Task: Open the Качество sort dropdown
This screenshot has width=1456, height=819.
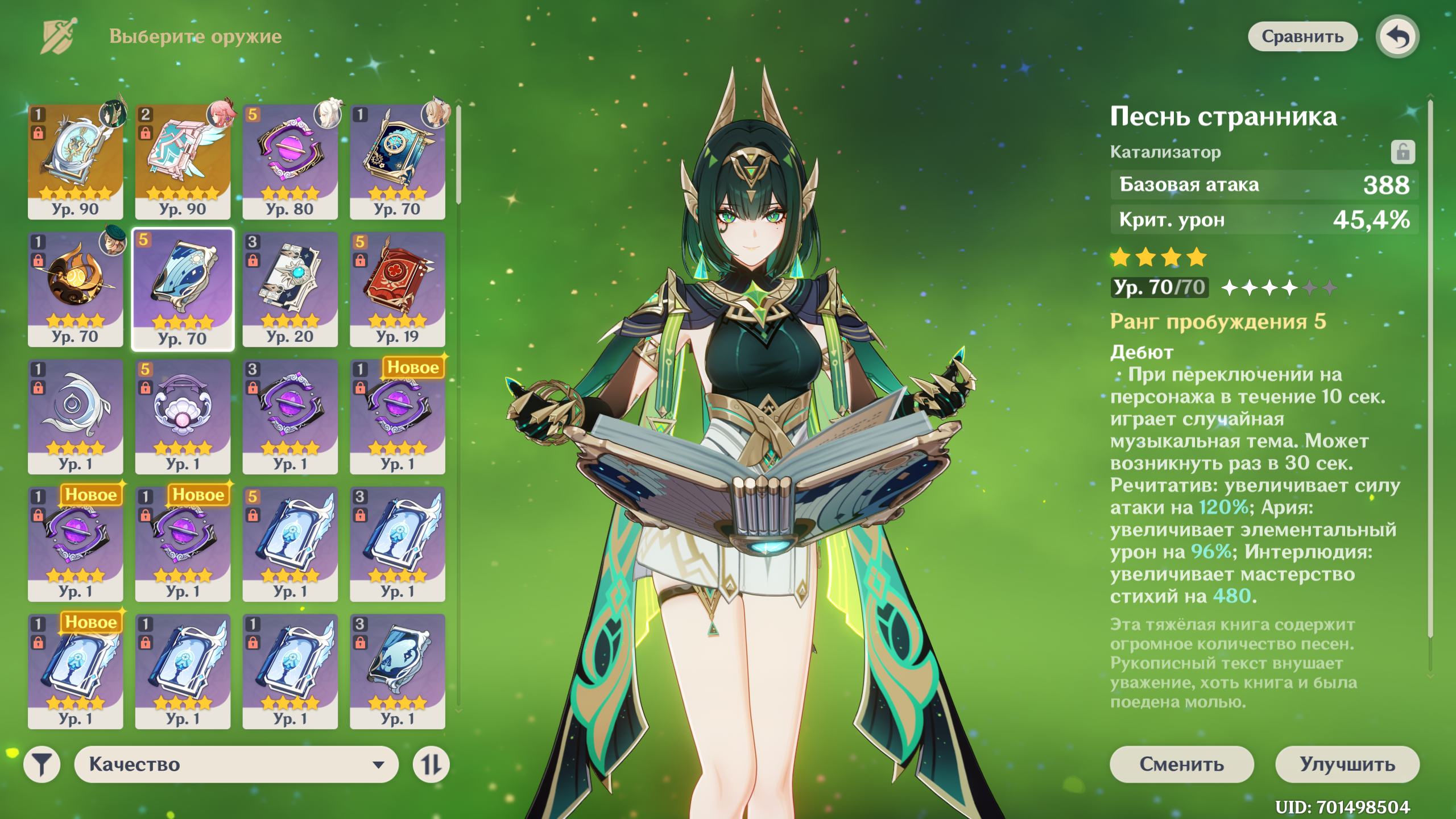Action: pos(236,764)
